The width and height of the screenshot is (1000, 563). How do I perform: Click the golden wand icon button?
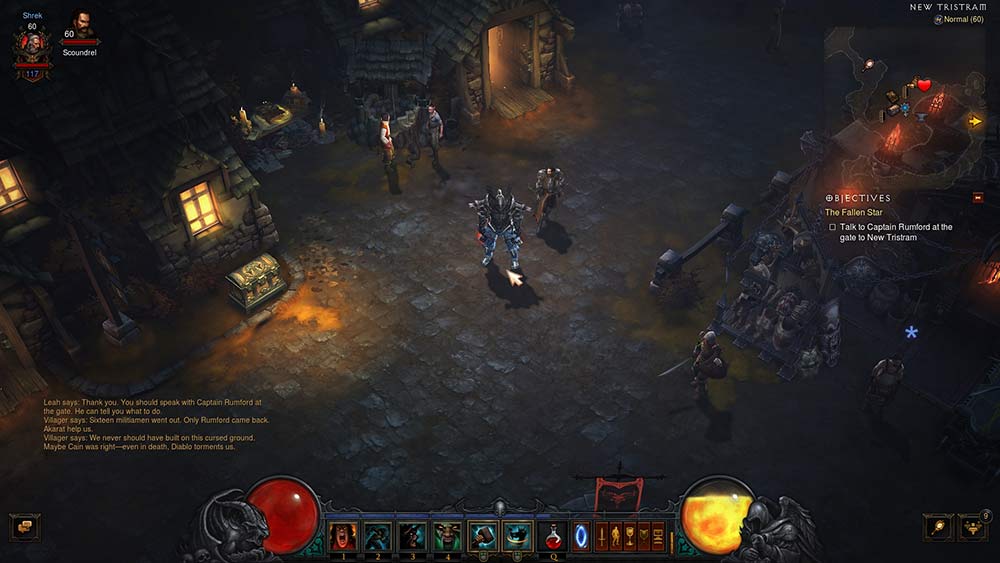pyautogui.click(x=937, y=526)
